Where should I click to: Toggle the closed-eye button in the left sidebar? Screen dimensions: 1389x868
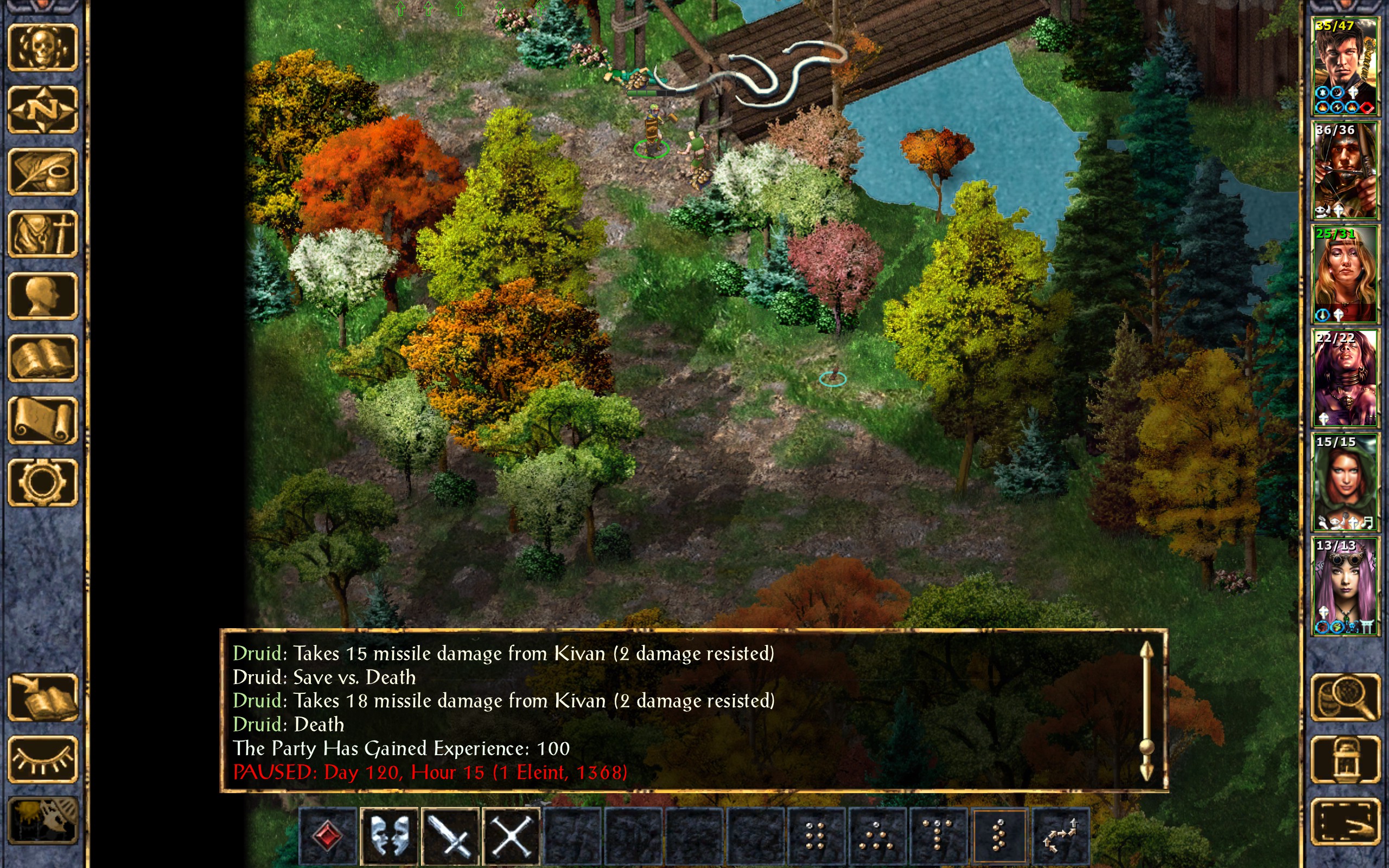tap(42, 759)
